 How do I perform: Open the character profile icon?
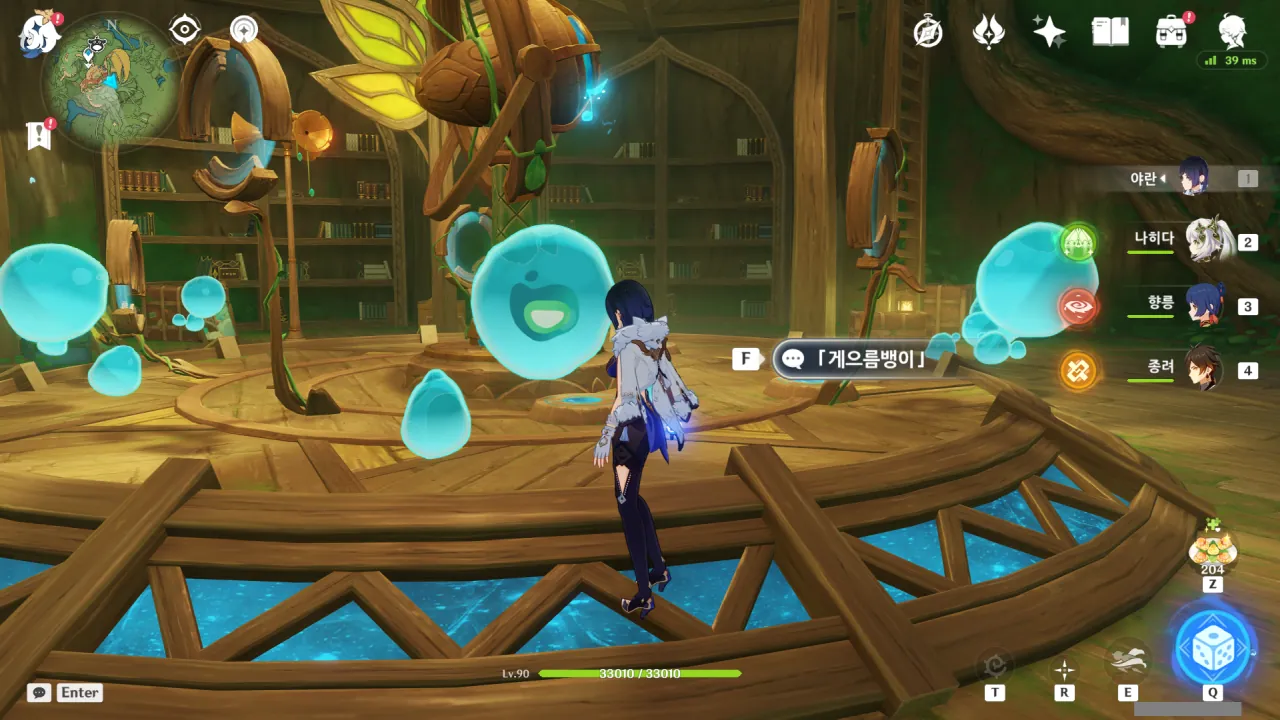pyautogui.click(x=1232, y=32)
